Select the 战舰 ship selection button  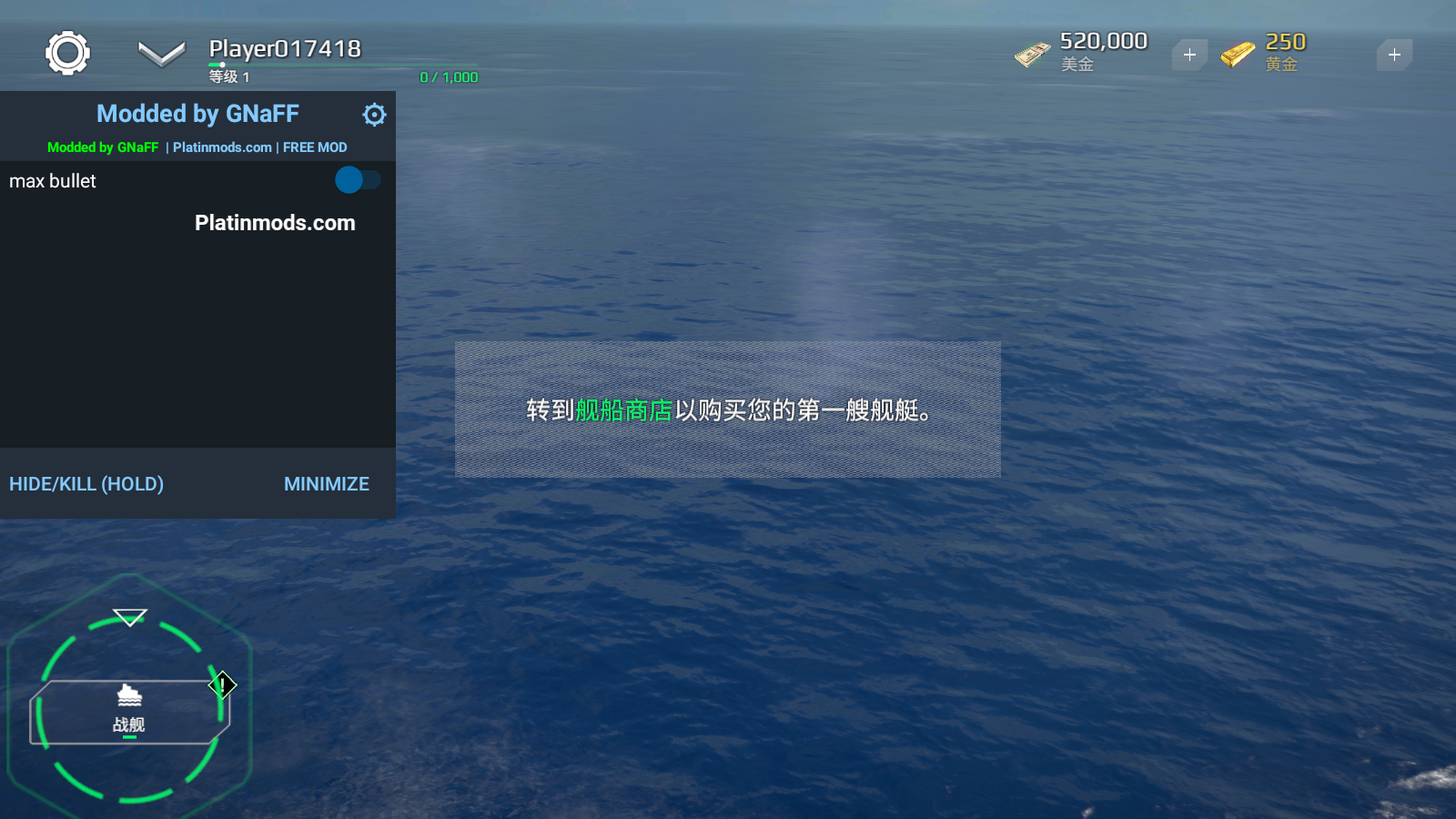coord(129,712)
